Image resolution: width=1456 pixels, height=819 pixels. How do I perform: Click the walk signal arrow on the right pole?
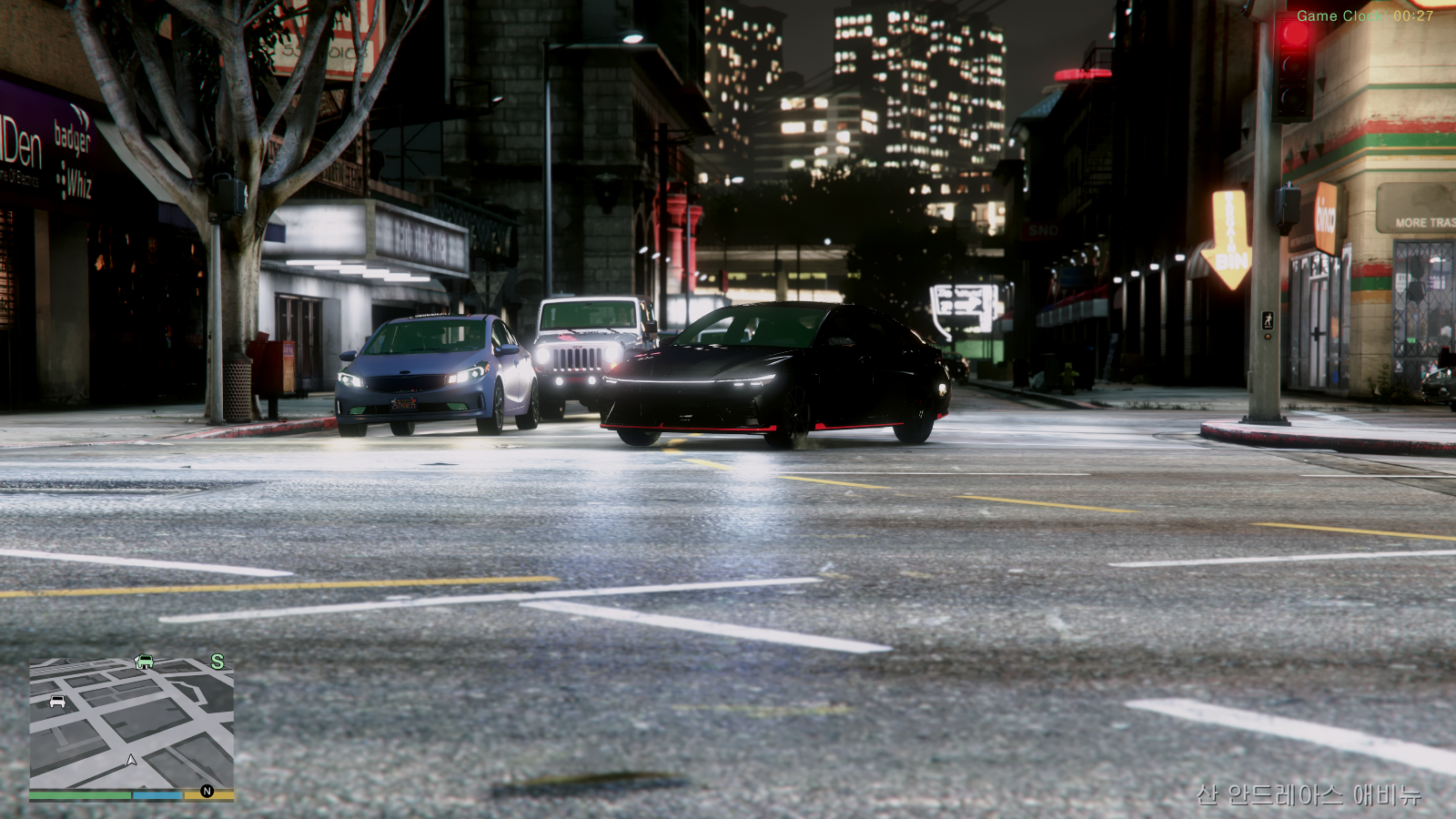click(x=1268, y=320)
